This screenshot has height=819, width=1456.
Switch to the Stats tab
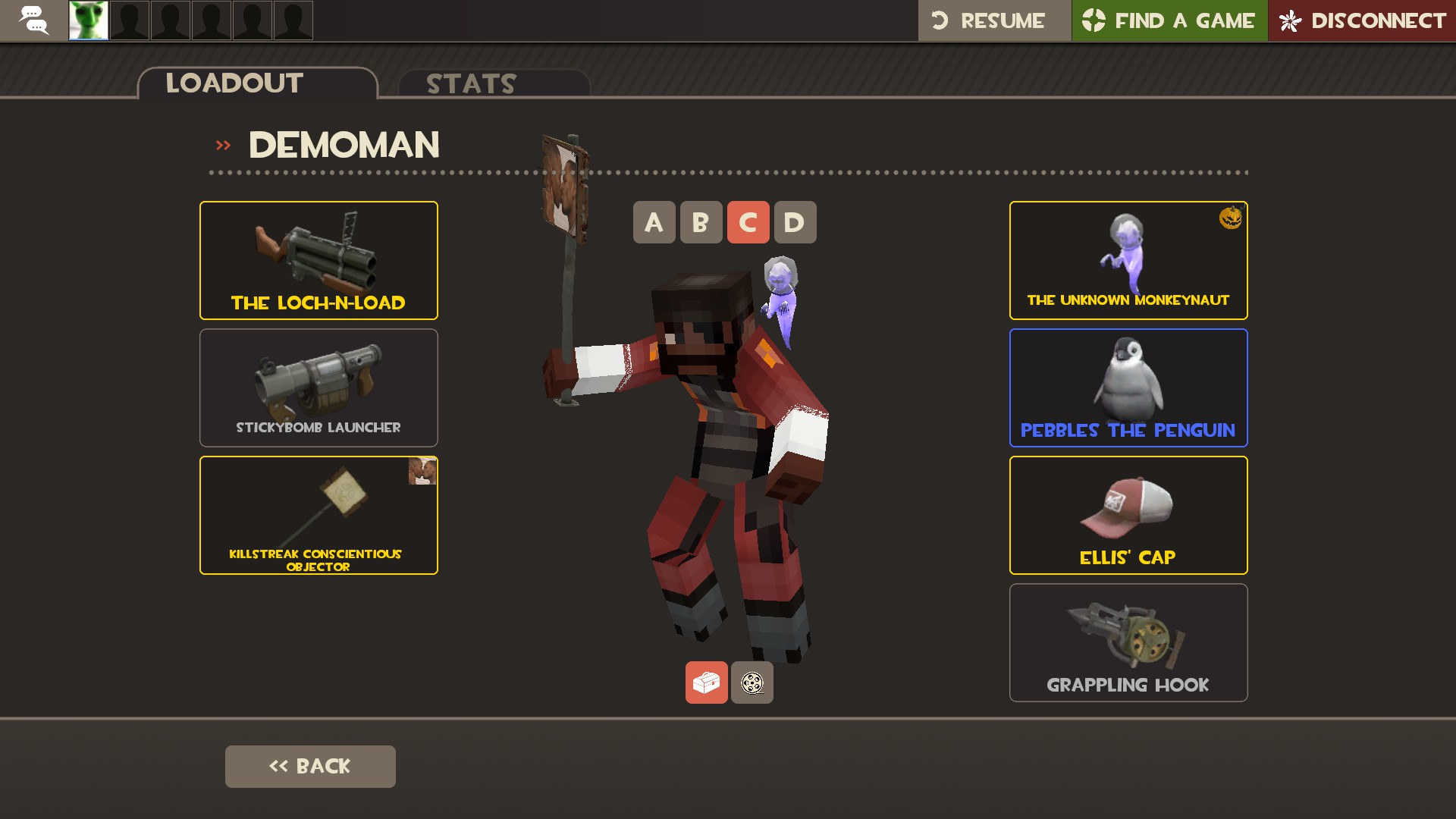pyautogui.click(x=470, y=83)
